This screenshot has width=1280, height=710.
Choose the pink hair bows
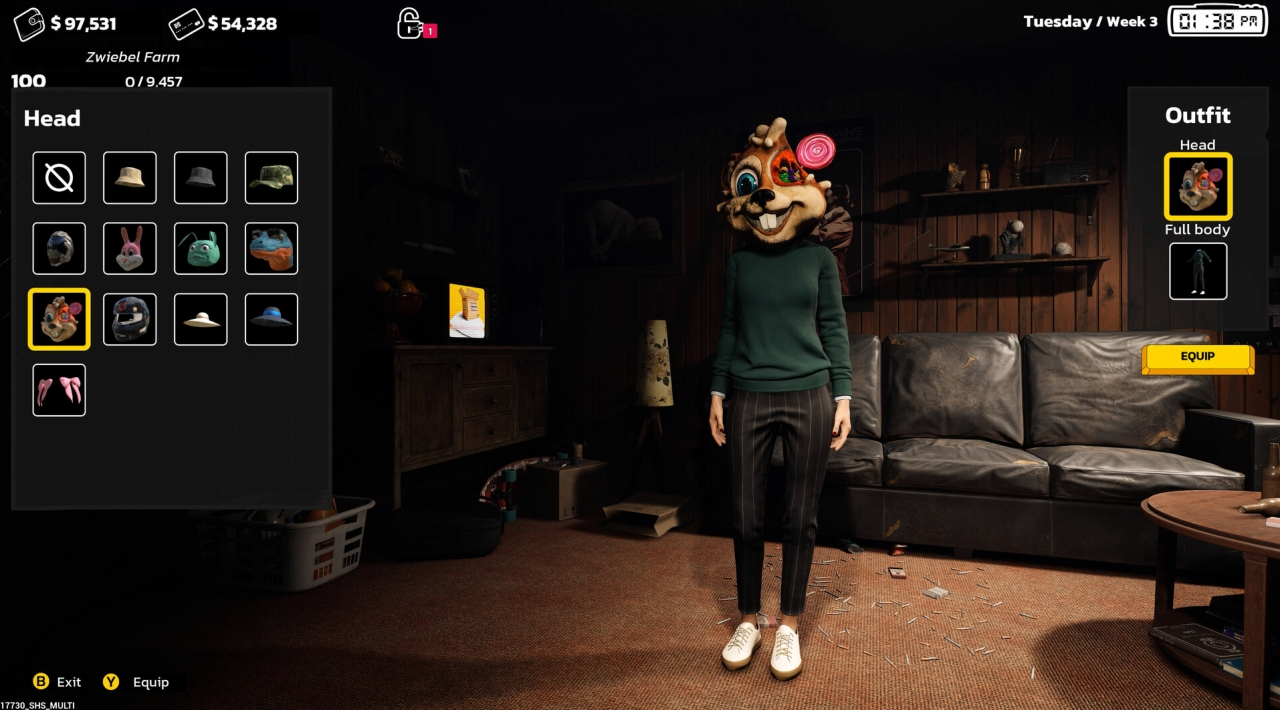[x=59, y=390]
